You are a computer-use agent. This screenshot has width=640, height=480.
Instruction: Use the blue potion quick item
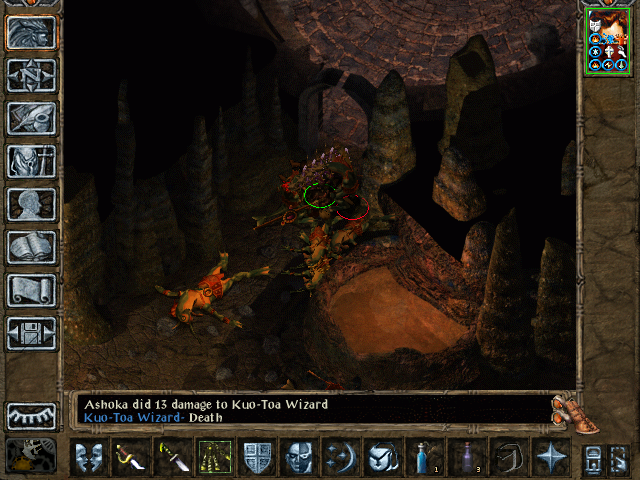(x=422, y=458)
